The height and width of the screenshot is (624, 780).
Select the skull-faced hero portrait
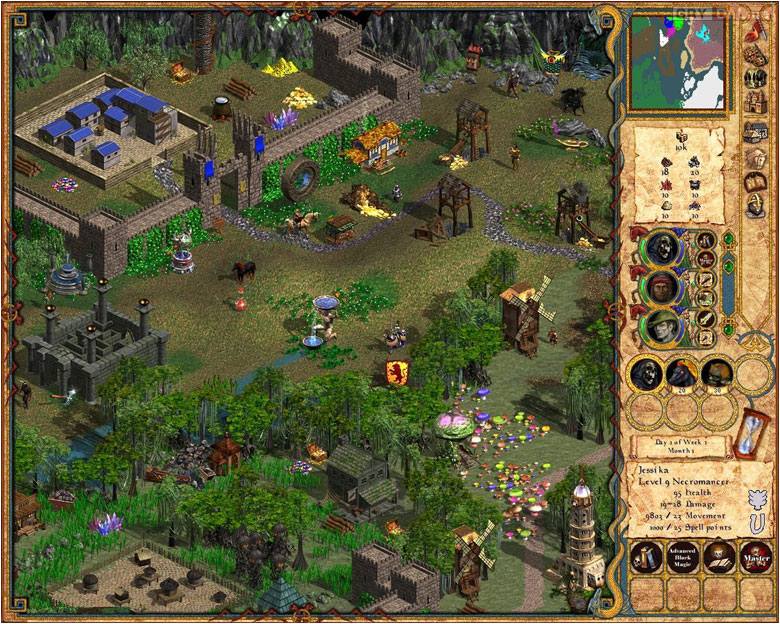click(661, 249)
